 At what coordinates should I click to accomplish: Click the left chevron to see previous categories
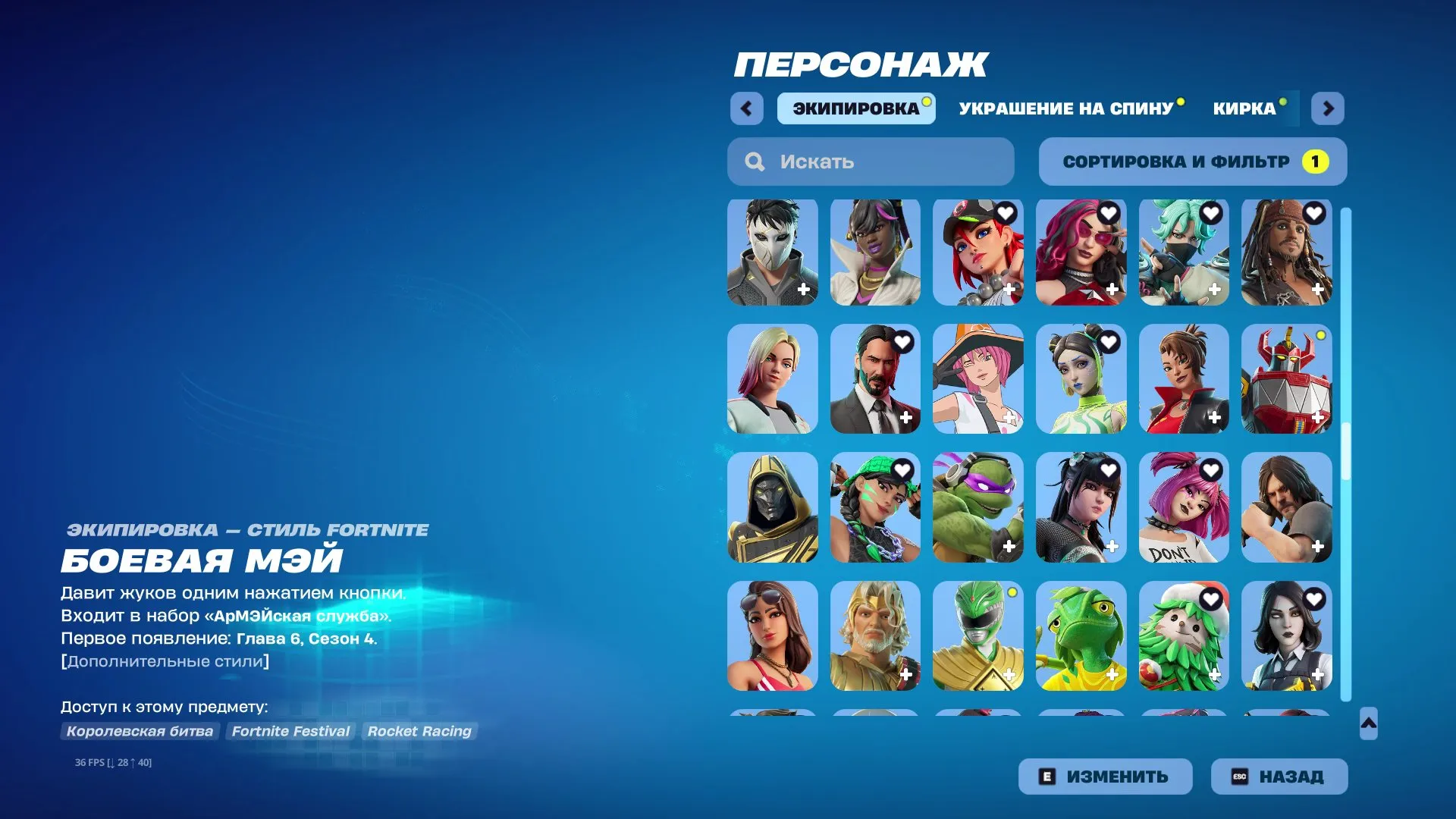tap(747, 108)
